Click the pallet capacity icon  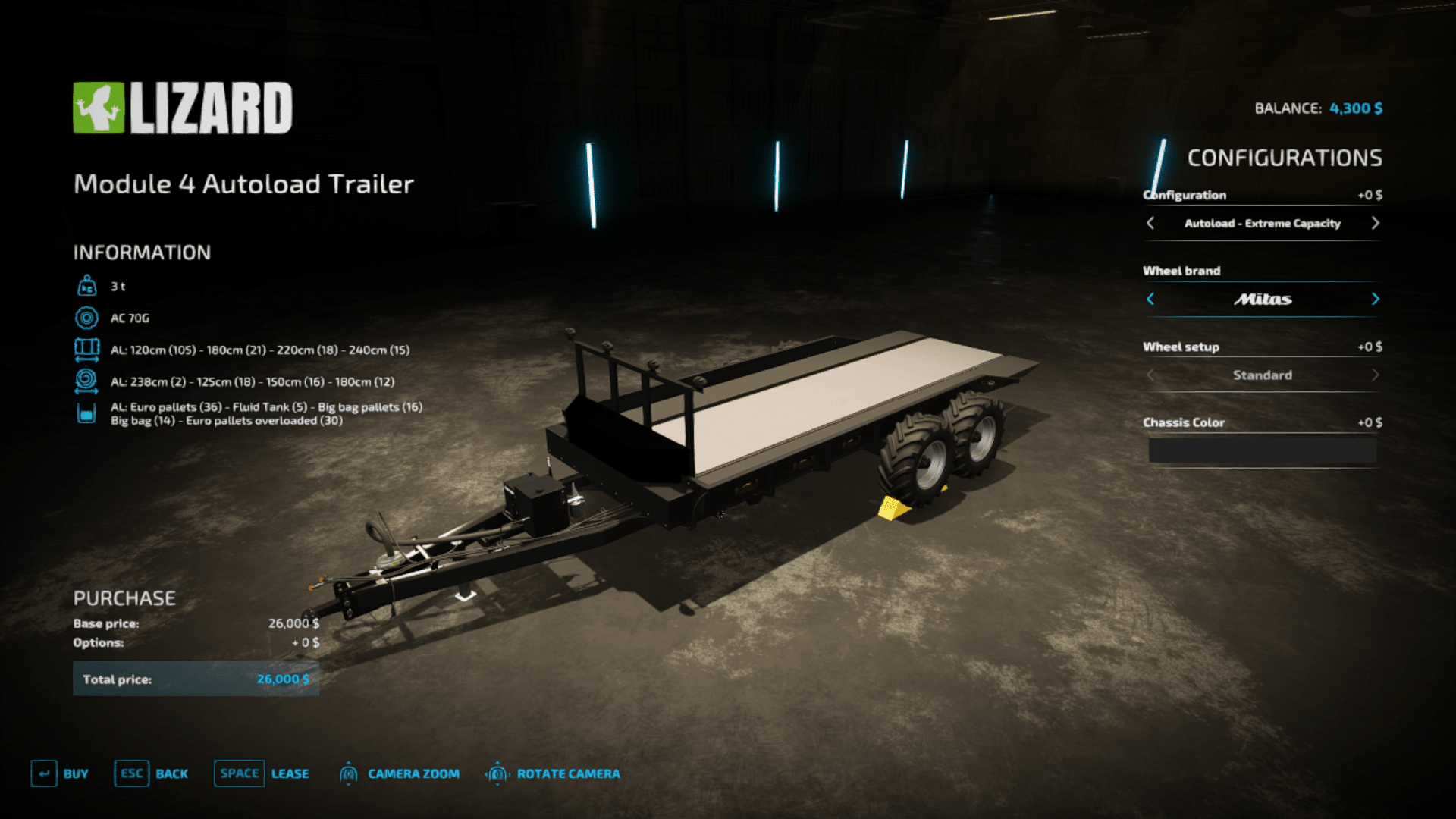pos(87,413)
